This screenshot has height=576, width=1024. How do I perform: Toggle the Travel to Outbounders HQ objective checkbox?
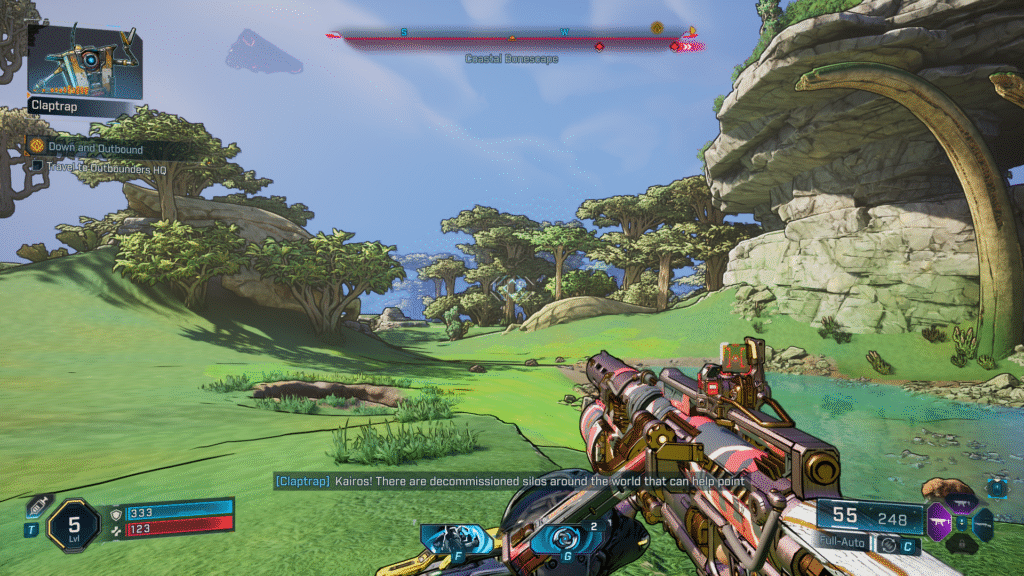pos(37,166)
